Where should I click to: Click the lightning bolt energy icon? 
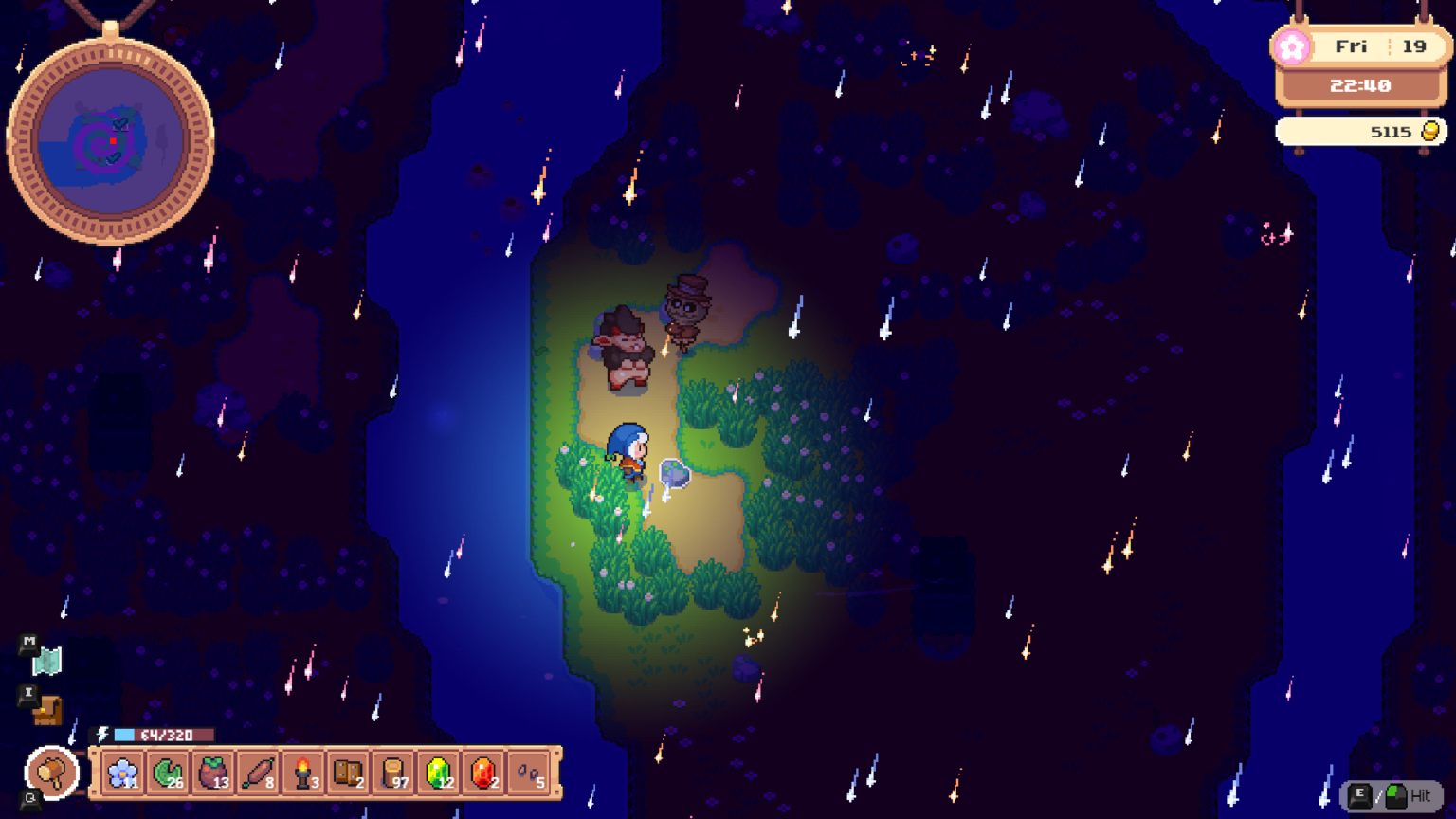(x=101, y=734)
